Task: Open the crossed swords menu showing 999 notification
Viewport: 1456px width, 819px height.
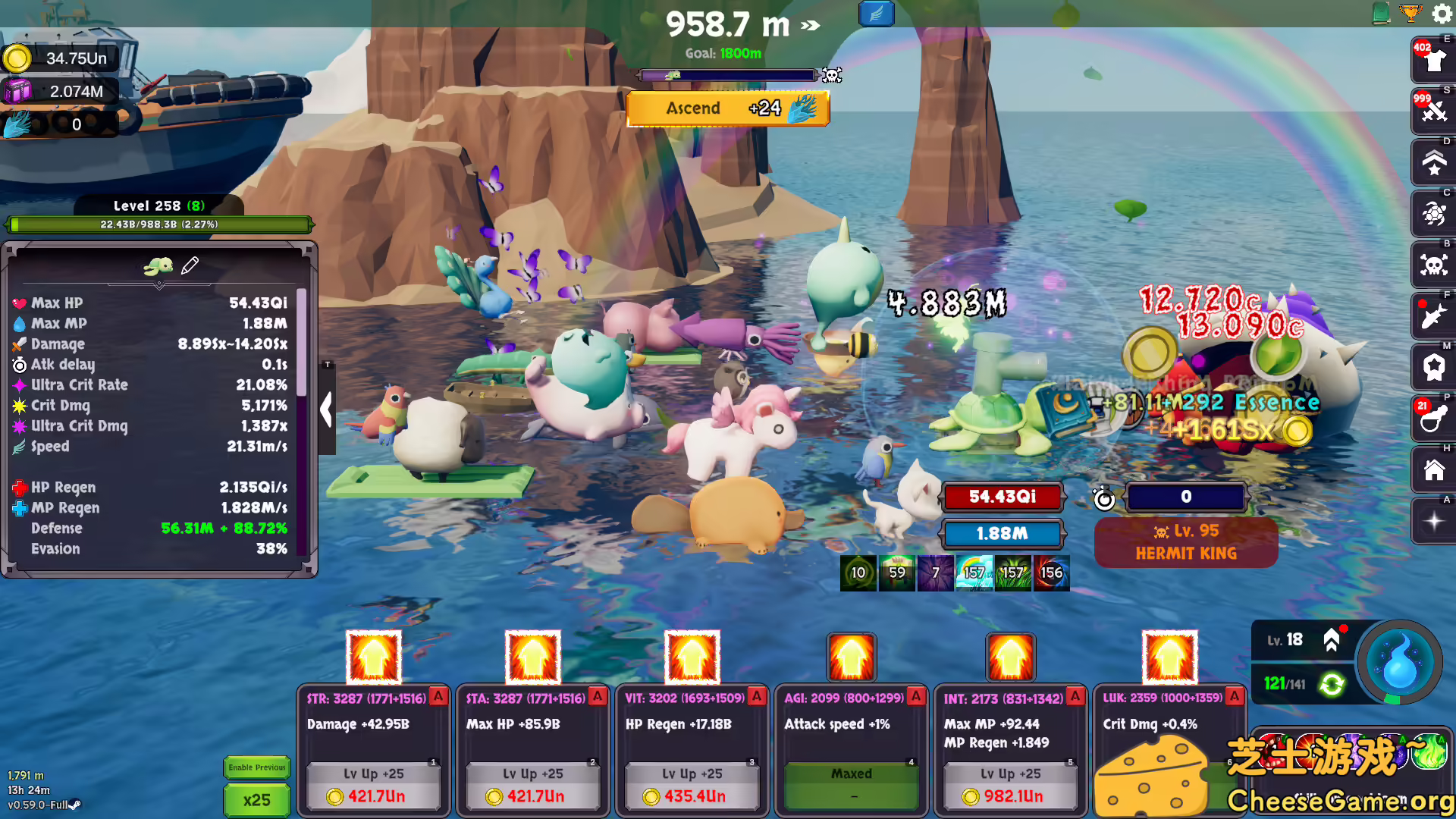Action: [x=1432, y=111]
